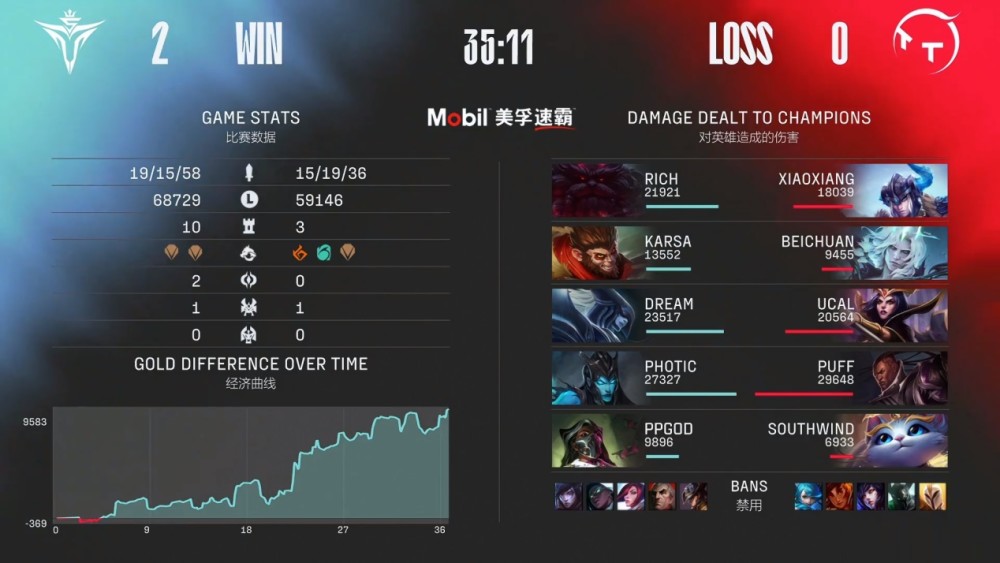The height and width of the screenshot is (563, 1000).
Task: Open PPGOD's champion portrait
Action: coord(595,440)
